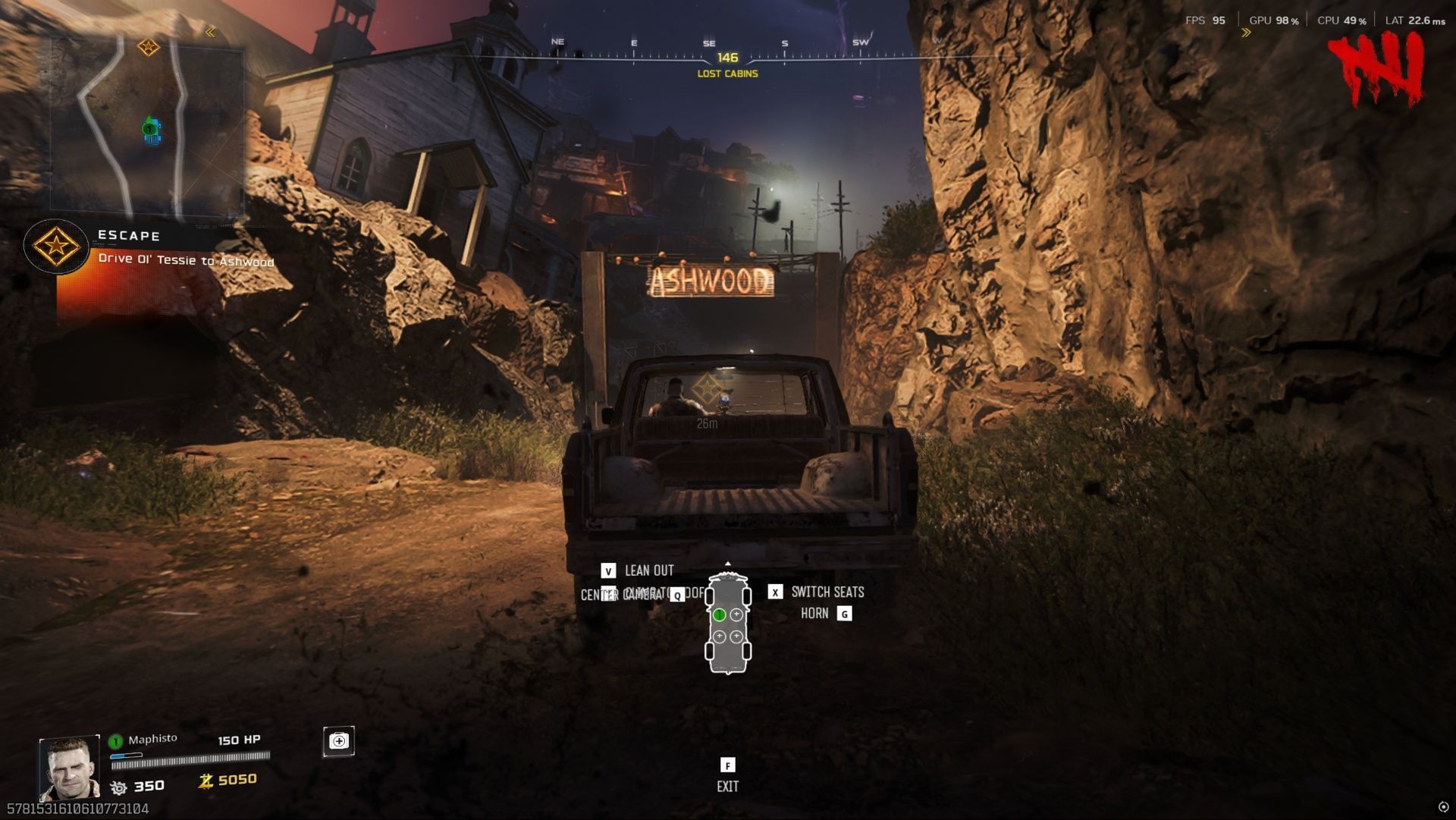
Task: Click the HORN prompt label
Action: point(814,614)
